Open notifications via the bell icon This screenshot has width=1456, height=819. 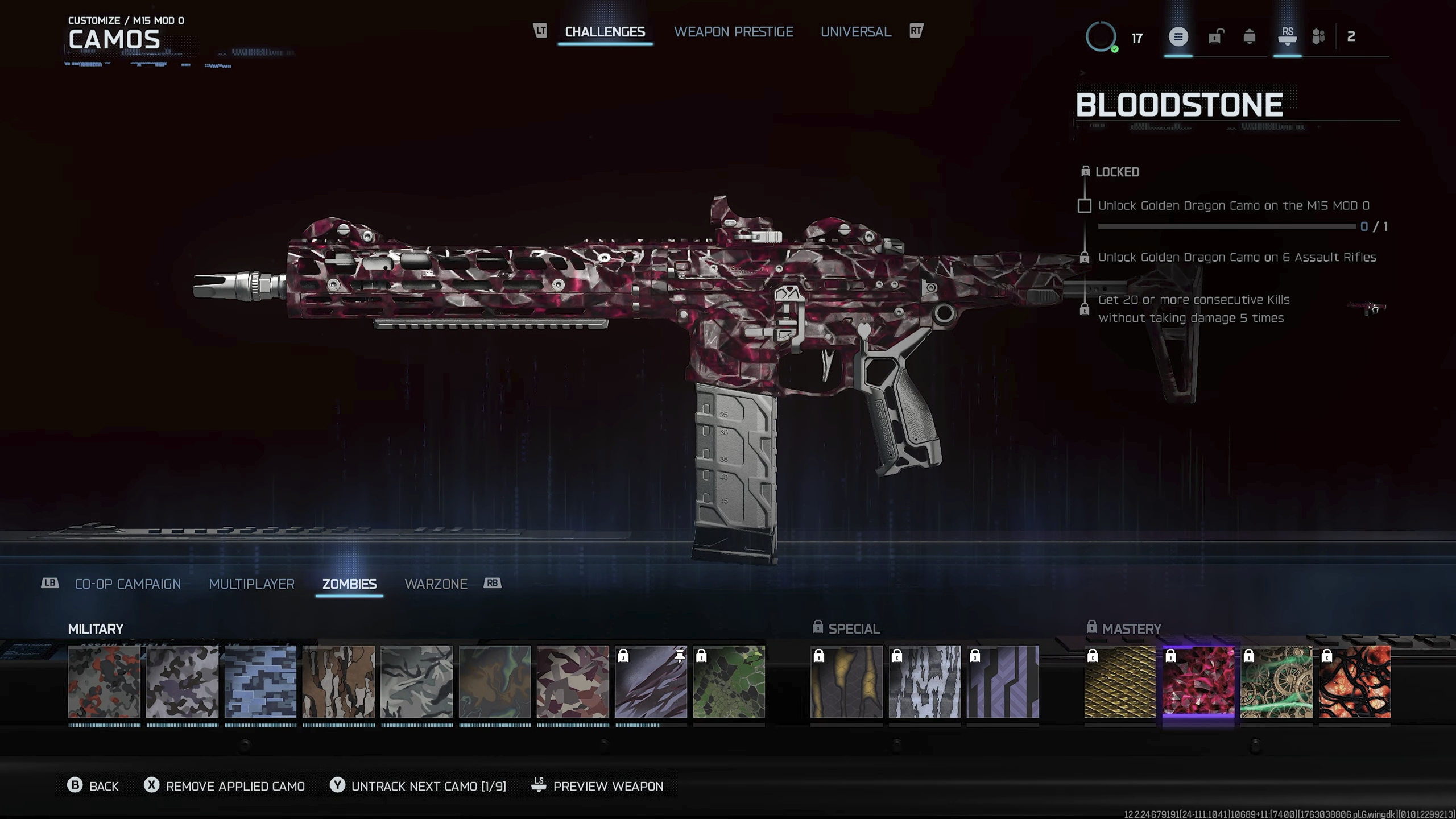tap(1250, 38)
